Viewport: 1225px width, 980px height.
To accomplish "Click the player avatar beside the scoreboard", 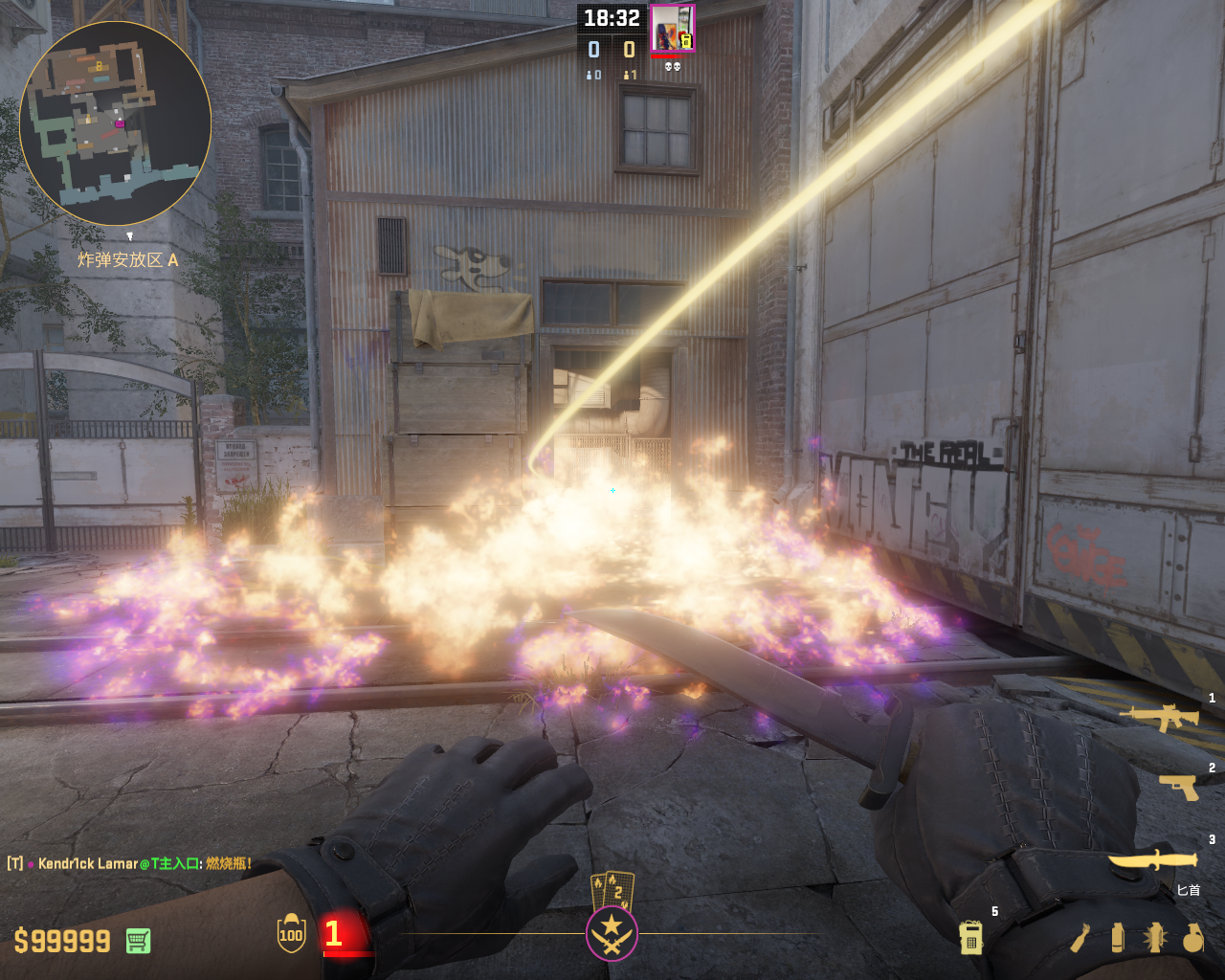I will [x=672, y=29].
